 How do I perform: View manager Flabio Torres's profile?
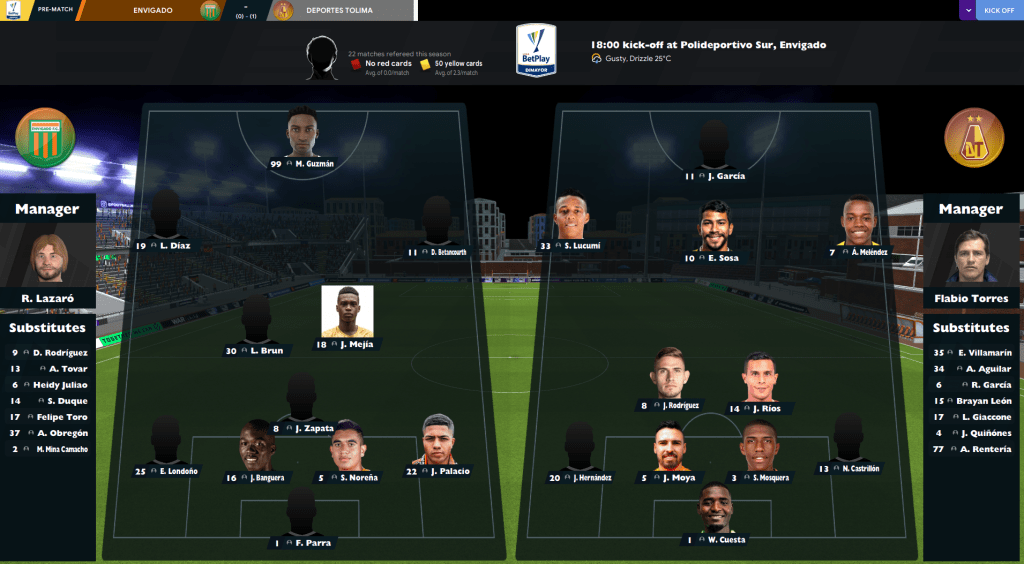coord(971,260)
